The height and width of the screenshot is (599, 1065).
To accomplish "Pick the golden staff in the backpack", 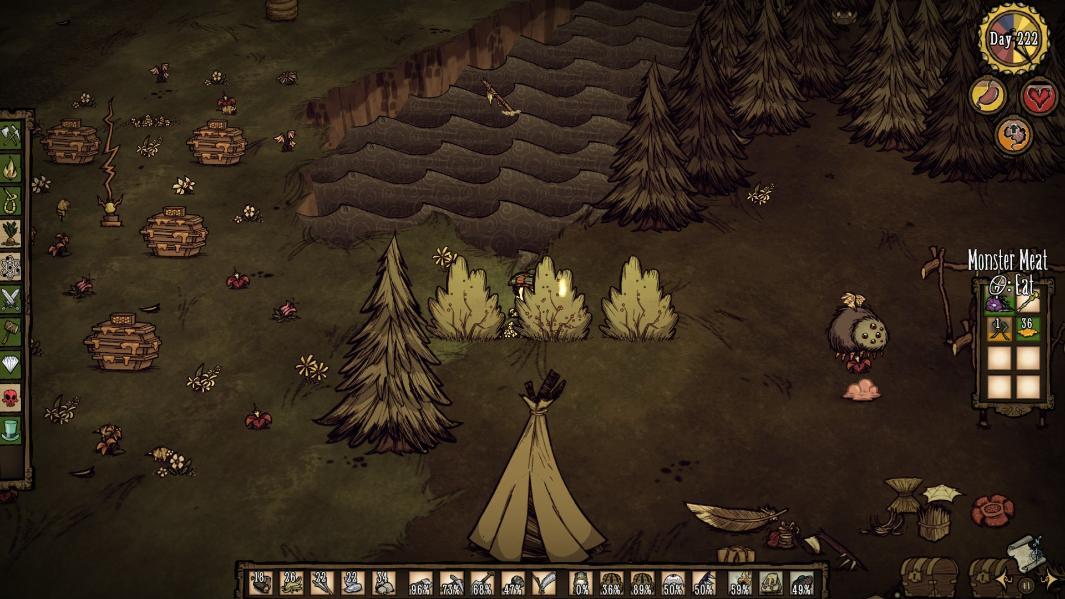I will pos(1025,300).
